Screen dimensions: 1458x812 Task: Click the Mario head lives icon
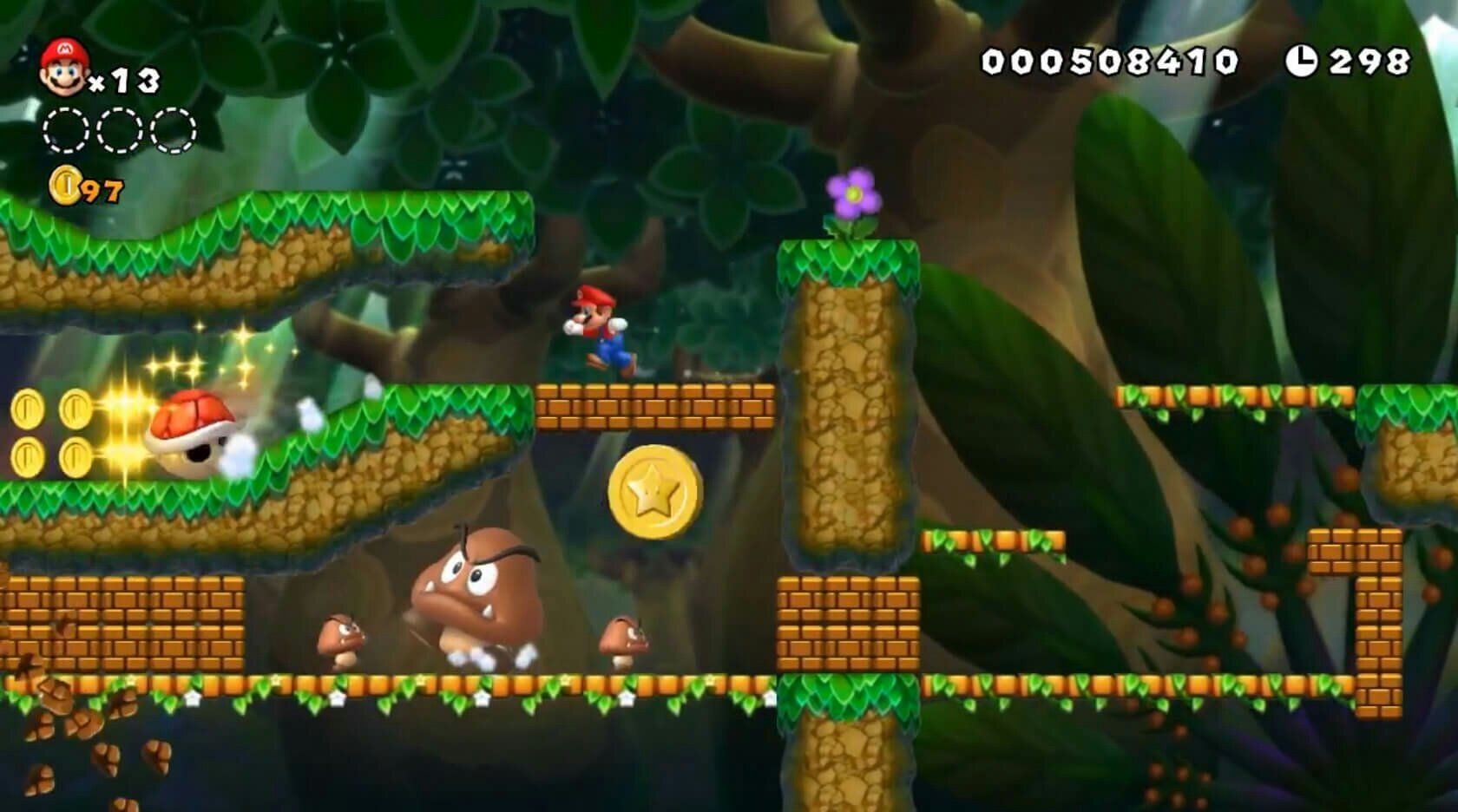[62, 68]
